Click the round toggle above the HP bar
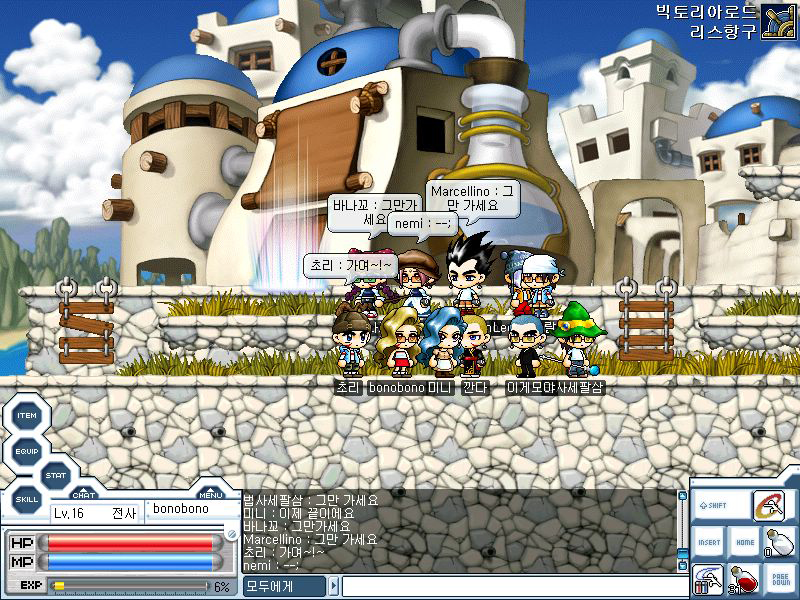This screenshot has height=600, width=800. [232, 535]
